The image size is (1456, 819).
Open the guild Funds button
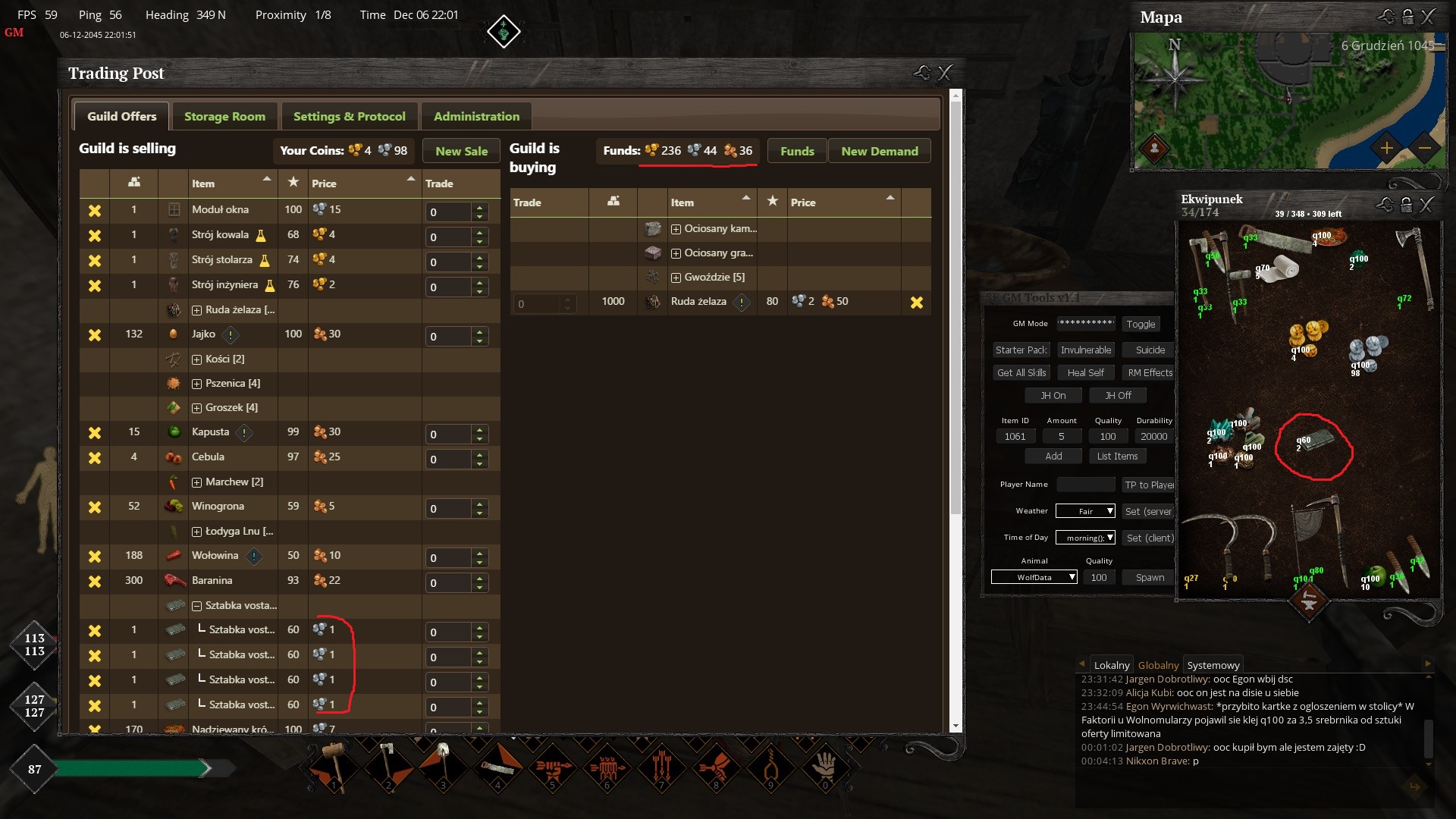(x=797, y=151)
